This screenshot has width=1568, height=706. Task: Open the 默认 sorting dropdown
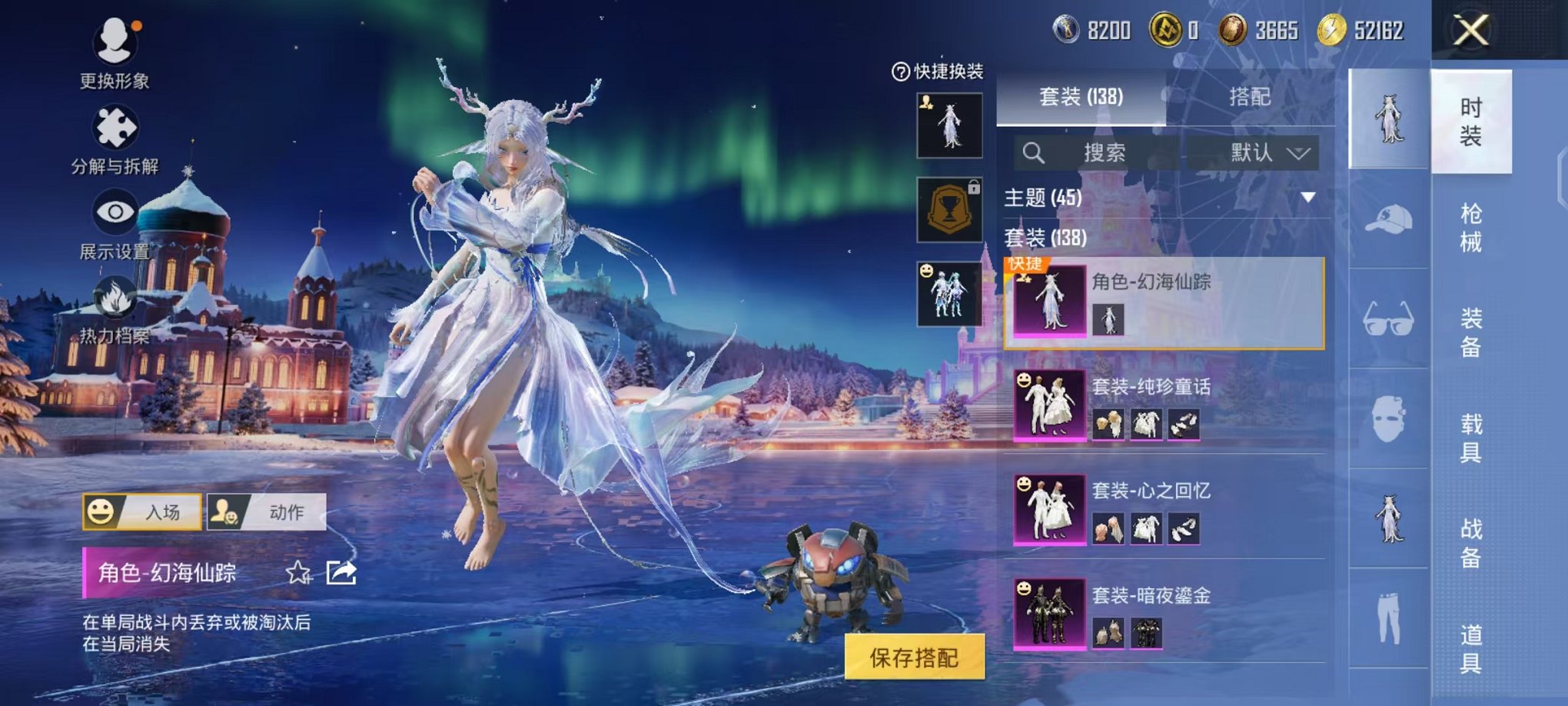(1265, 152)
